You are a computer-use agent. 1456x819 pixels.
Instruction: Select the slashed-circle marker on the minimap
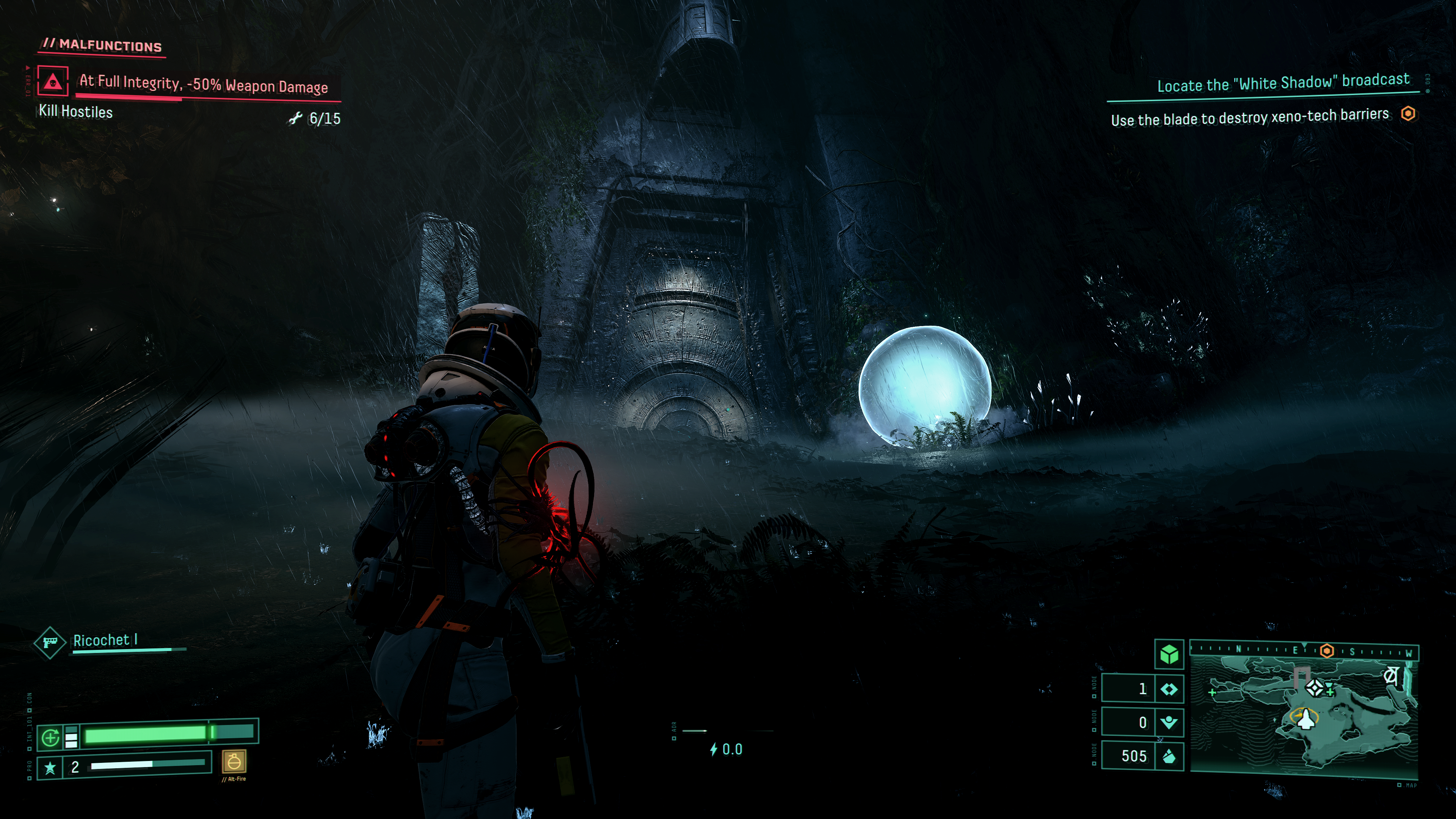1391,676
